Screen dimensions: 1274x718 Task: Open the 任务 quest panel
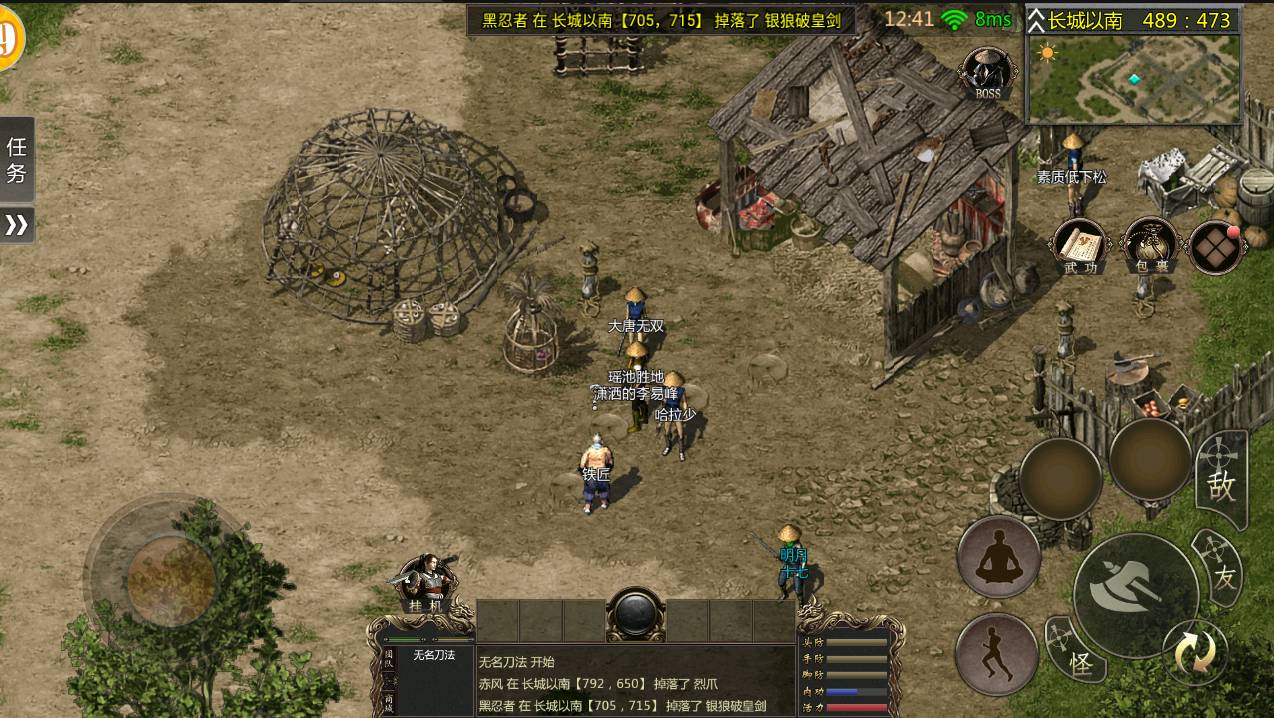pos(17,159)
